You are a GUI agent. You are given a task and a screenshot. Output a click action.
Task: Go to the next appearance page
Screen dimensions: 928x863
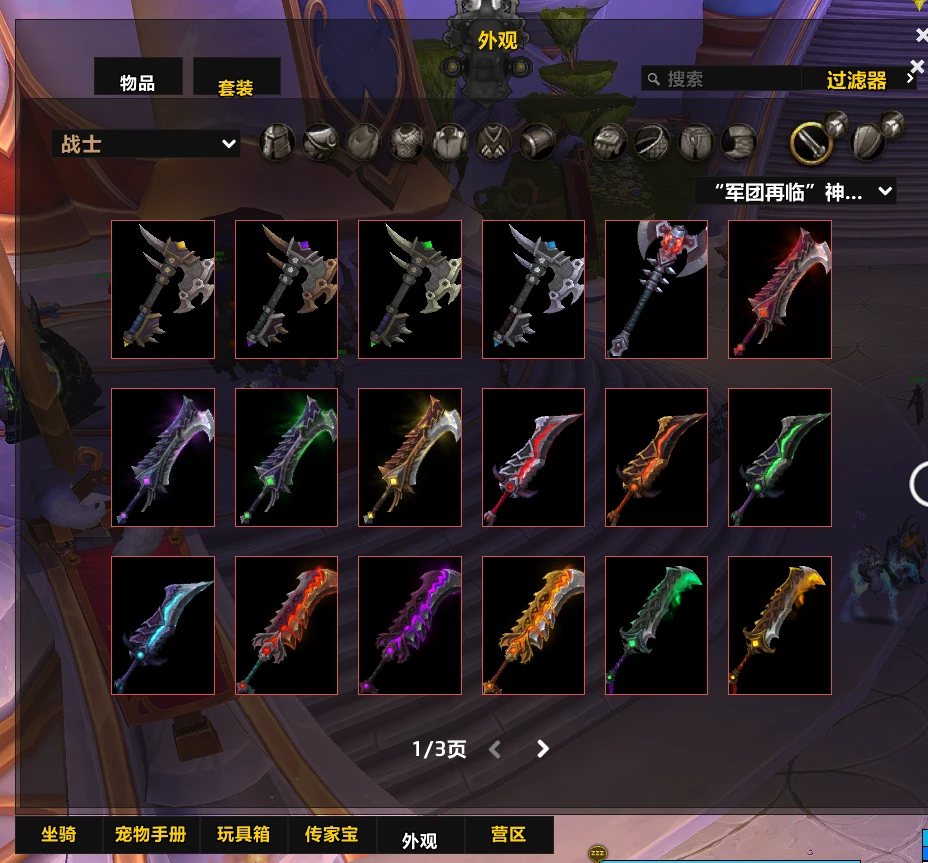(x=542, y=749)
